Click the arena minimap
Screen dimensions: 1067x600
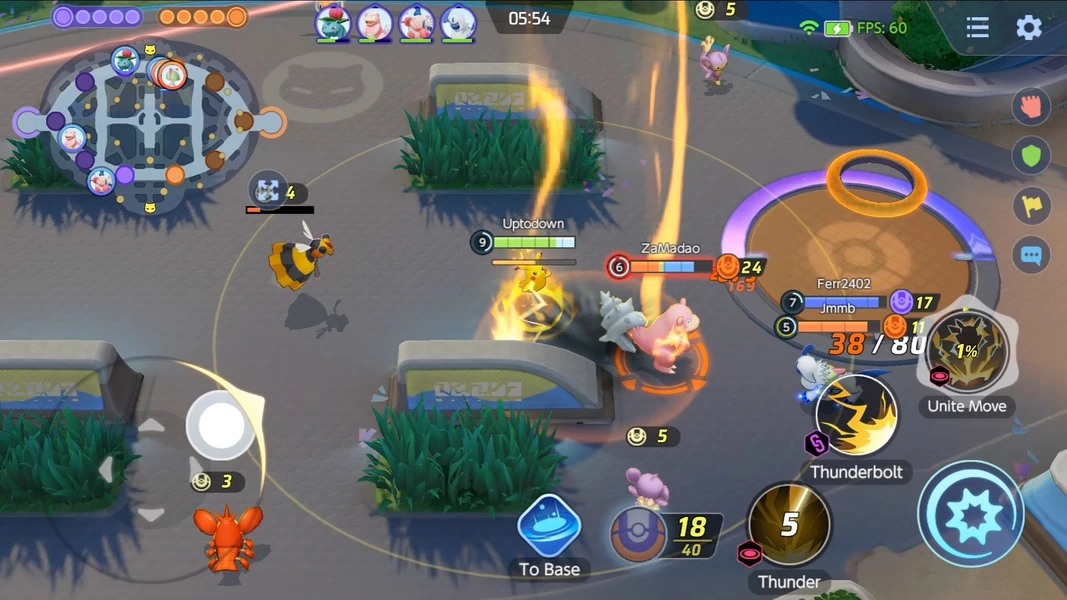click(x=148, y=127)
